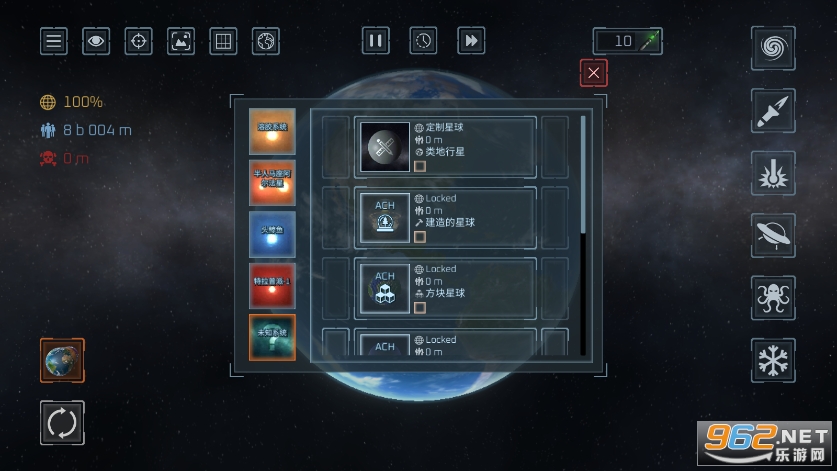Toggle the eye visibility button

pos(96,41)
